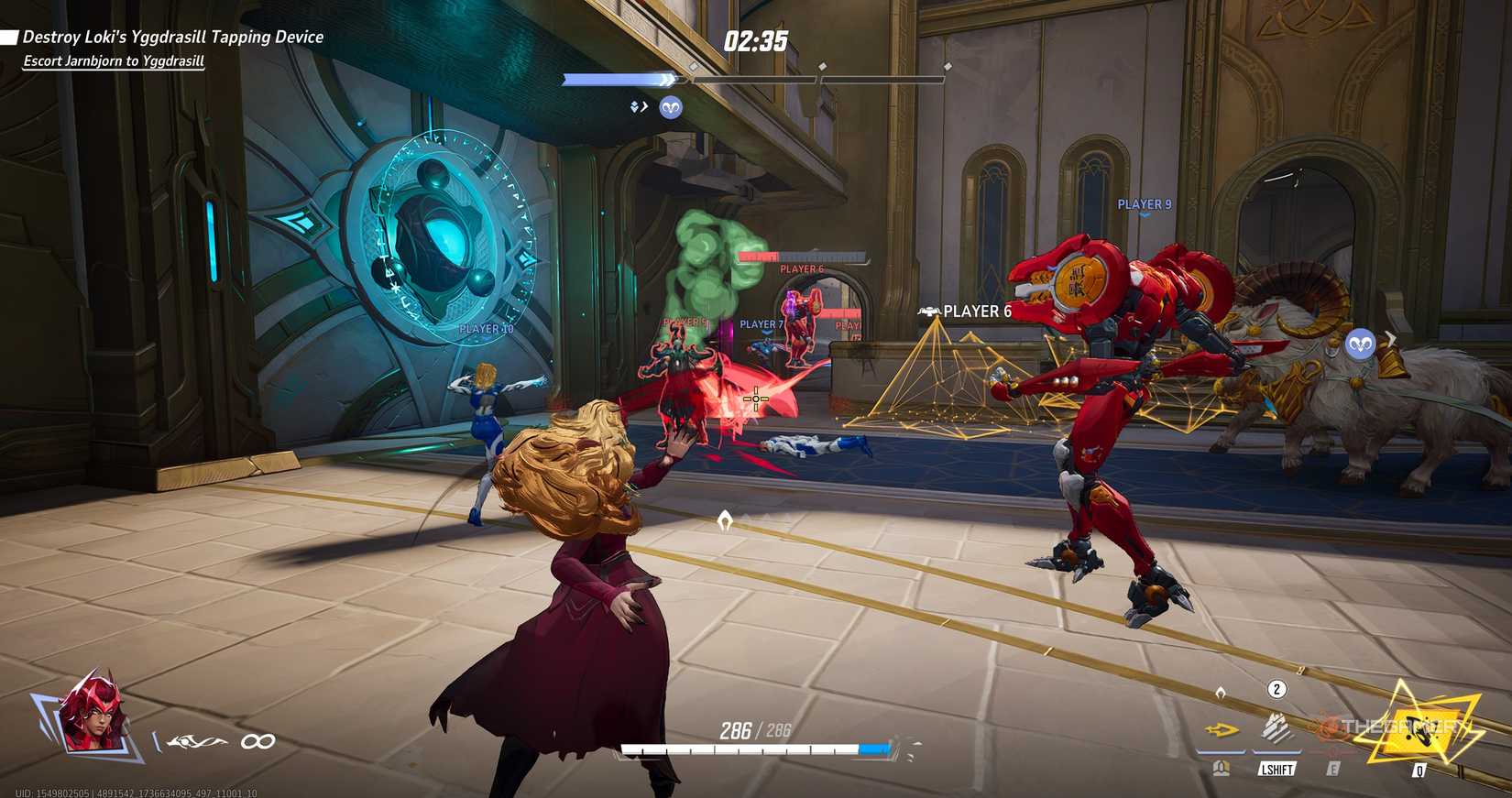Select the yellow arrow ability icon
The width and height of the screenshot is (1512, 798).
(1219, 730)
